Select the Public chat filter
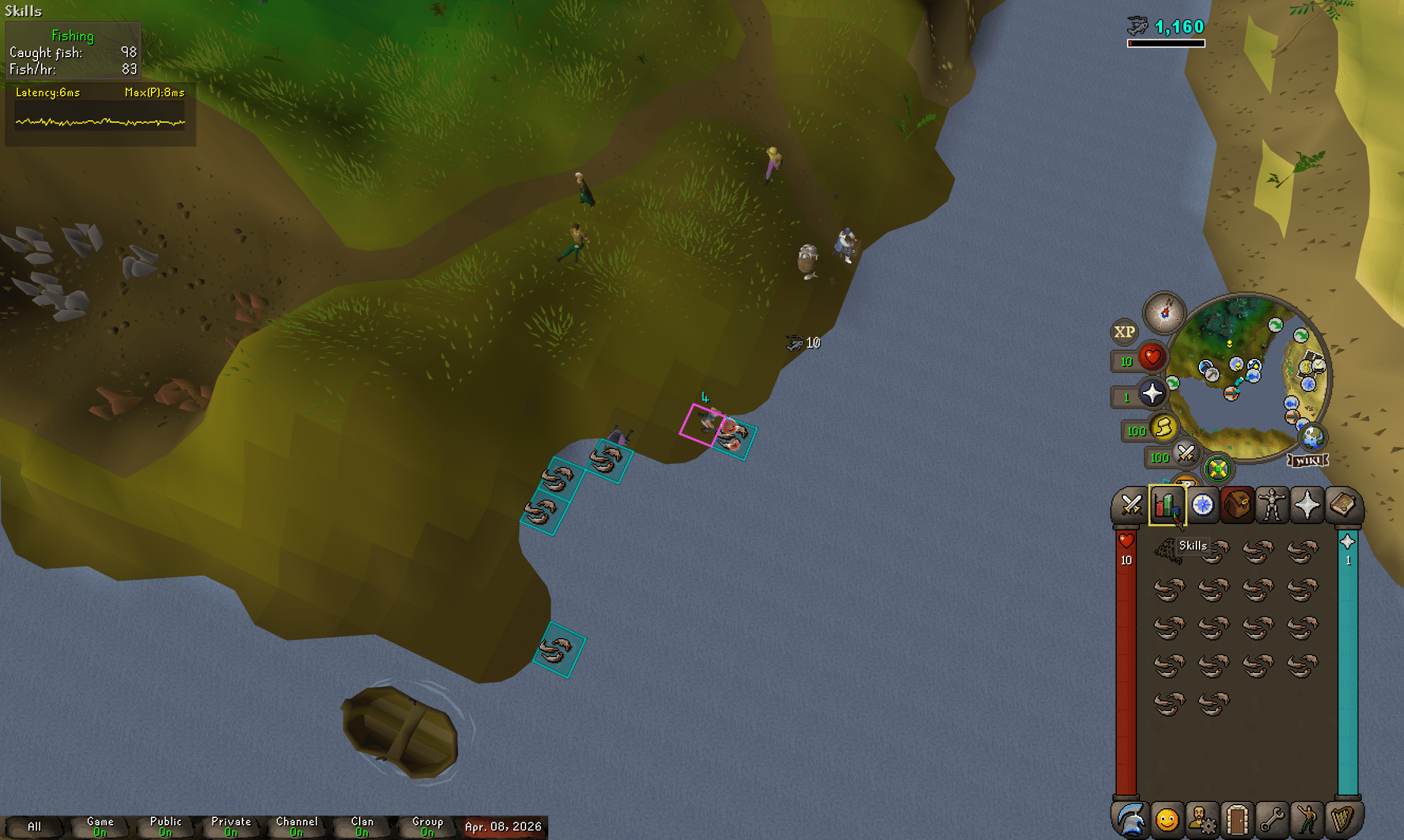 pos(166,826)
